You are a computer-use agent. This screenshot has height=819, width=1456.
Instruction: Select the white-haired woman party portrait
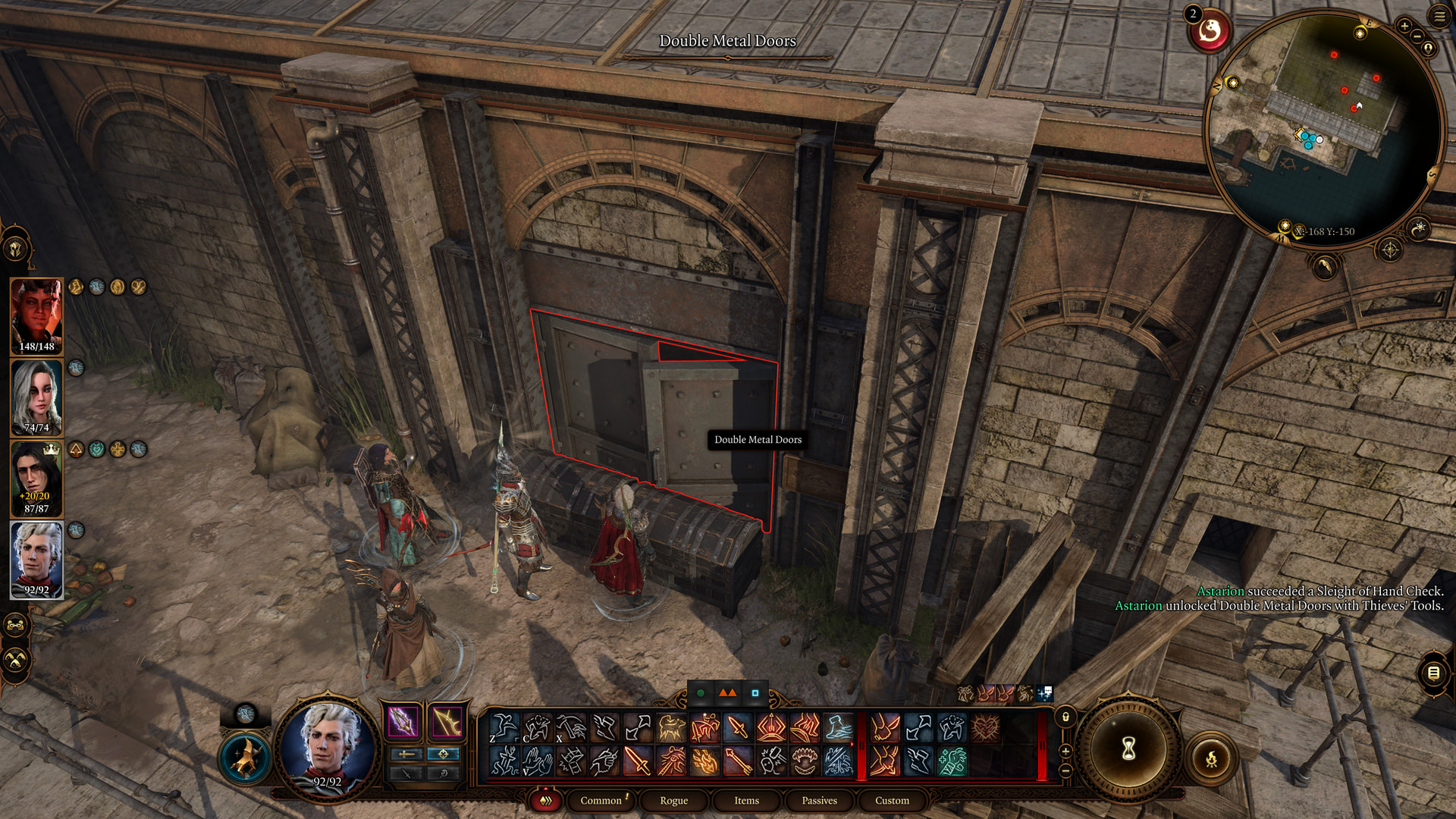pyautogui.click(x=36, y=397)
